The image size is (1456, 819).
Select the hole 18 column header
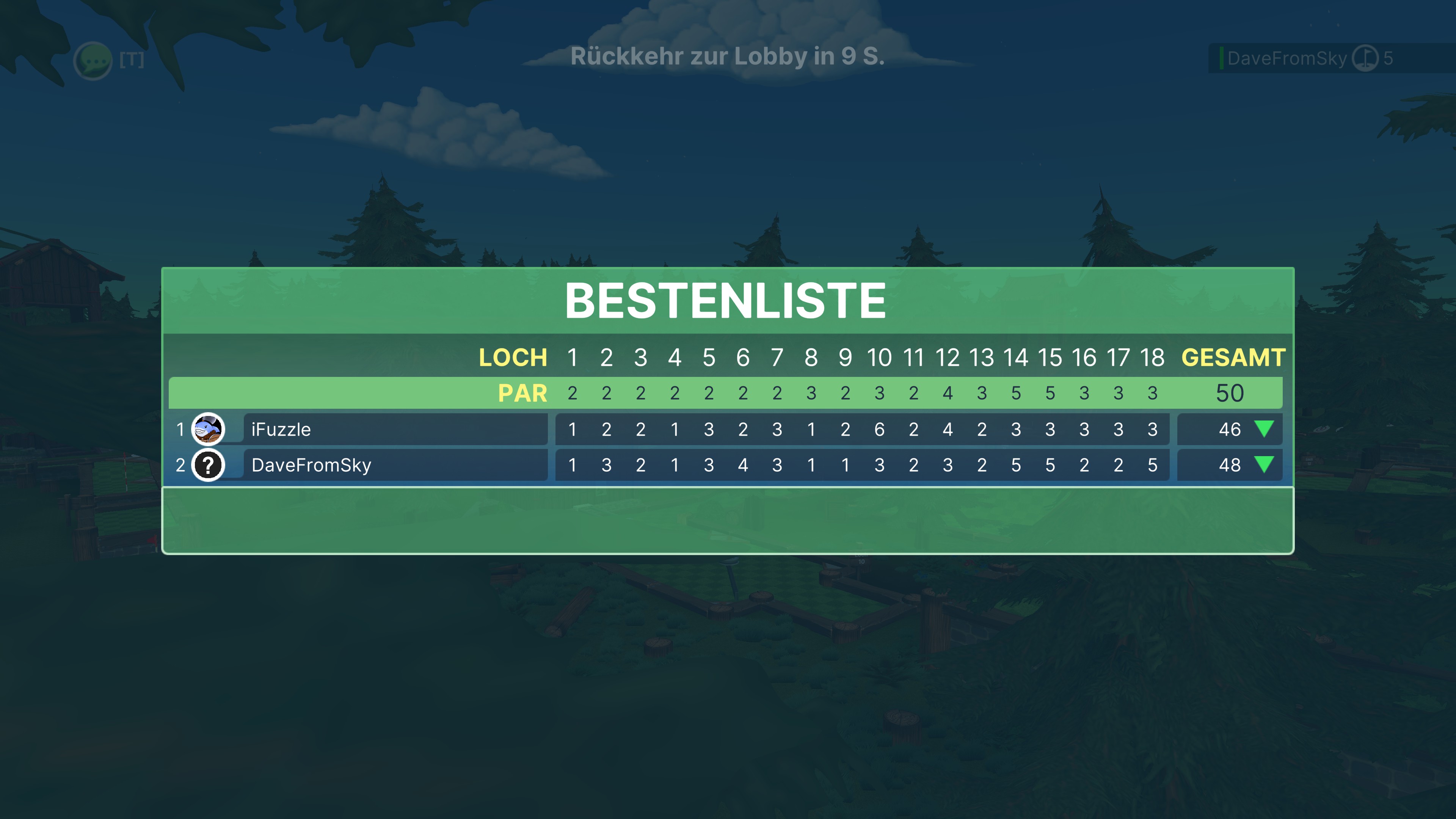[x=1152, y=357]
